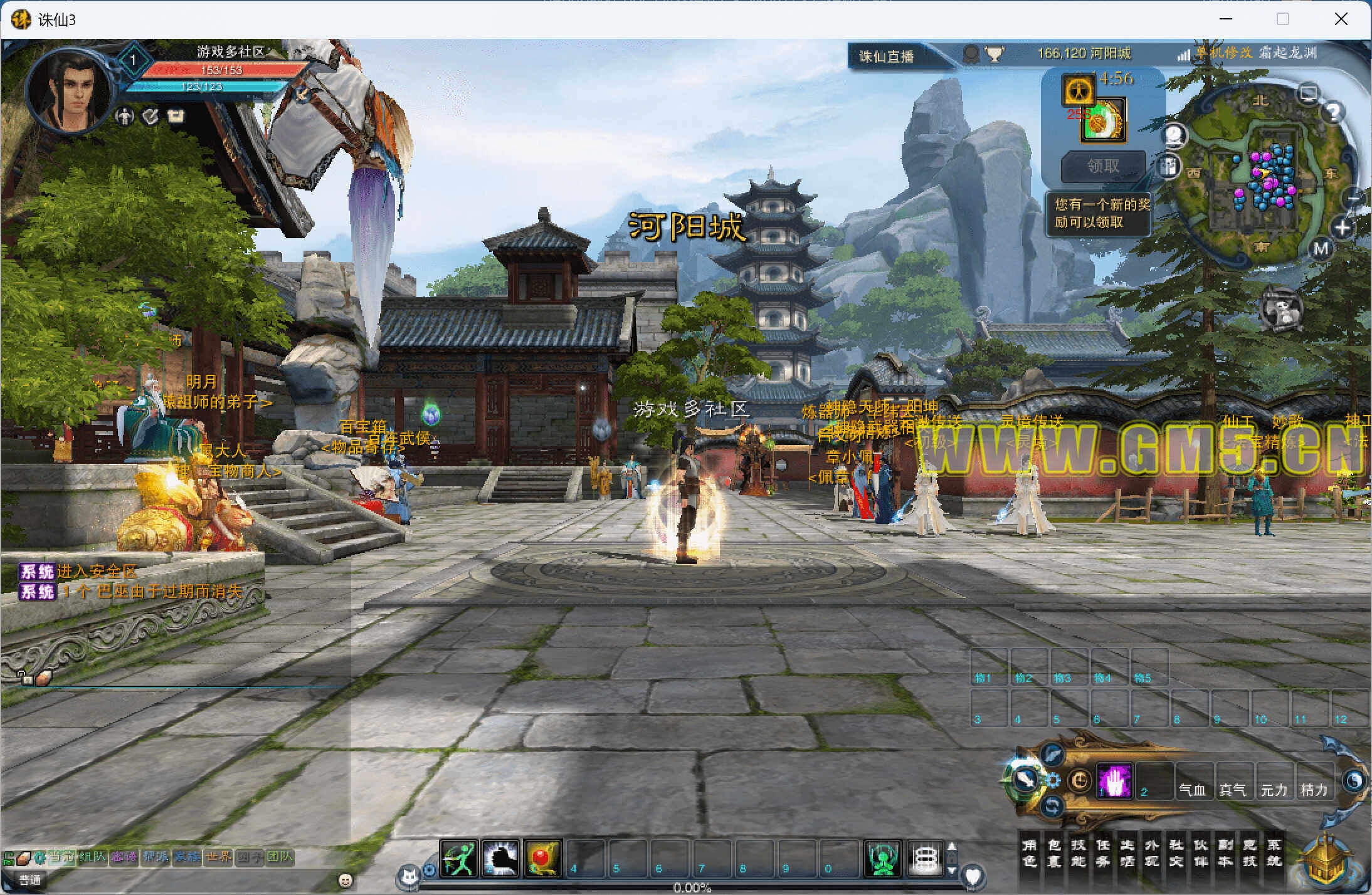
Task: Switch chat to the 世界 world channel
Action: point(218,857)
